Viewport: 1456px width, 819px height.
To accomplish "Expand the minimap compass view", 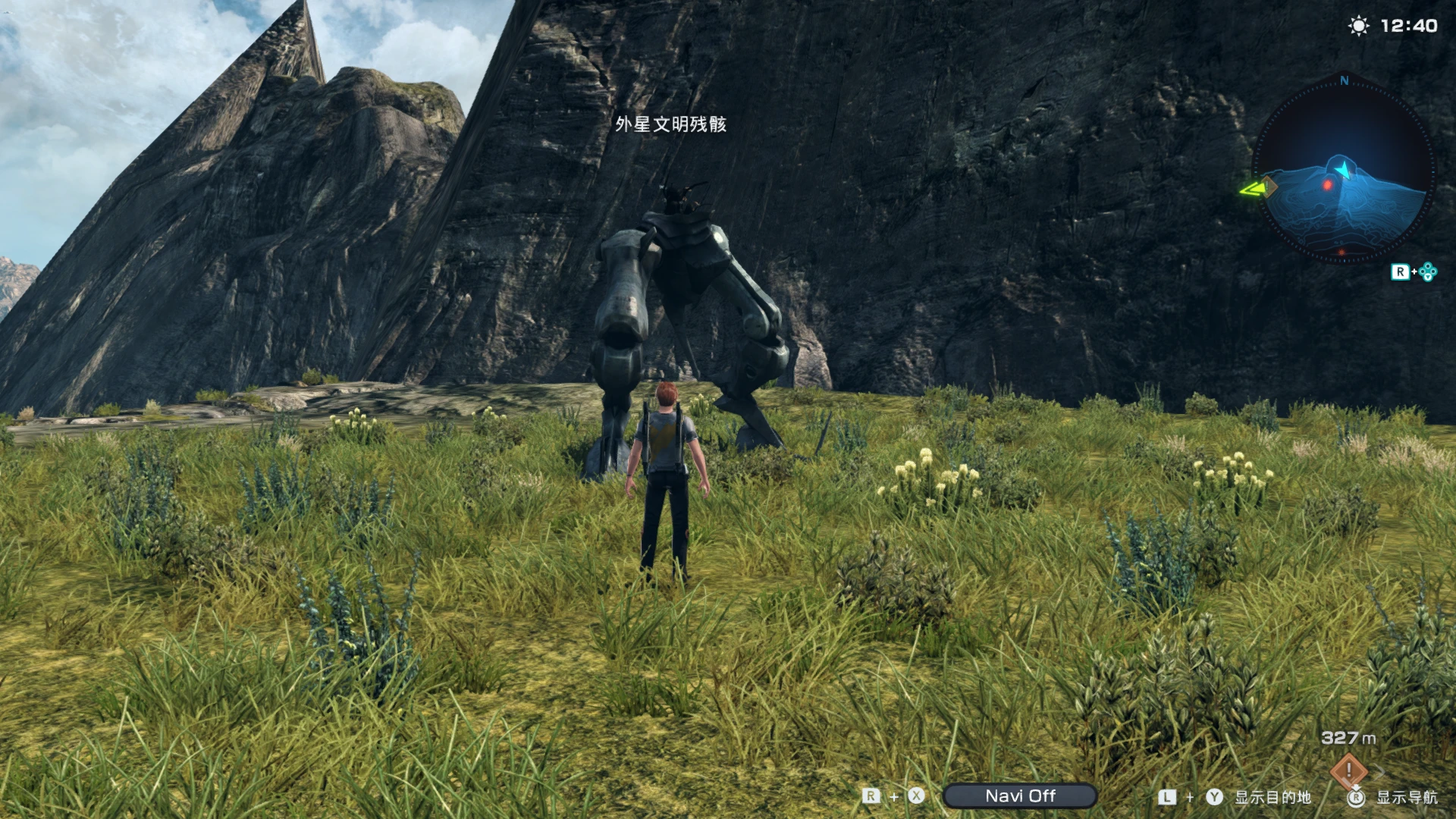I will coord(1344,174).
